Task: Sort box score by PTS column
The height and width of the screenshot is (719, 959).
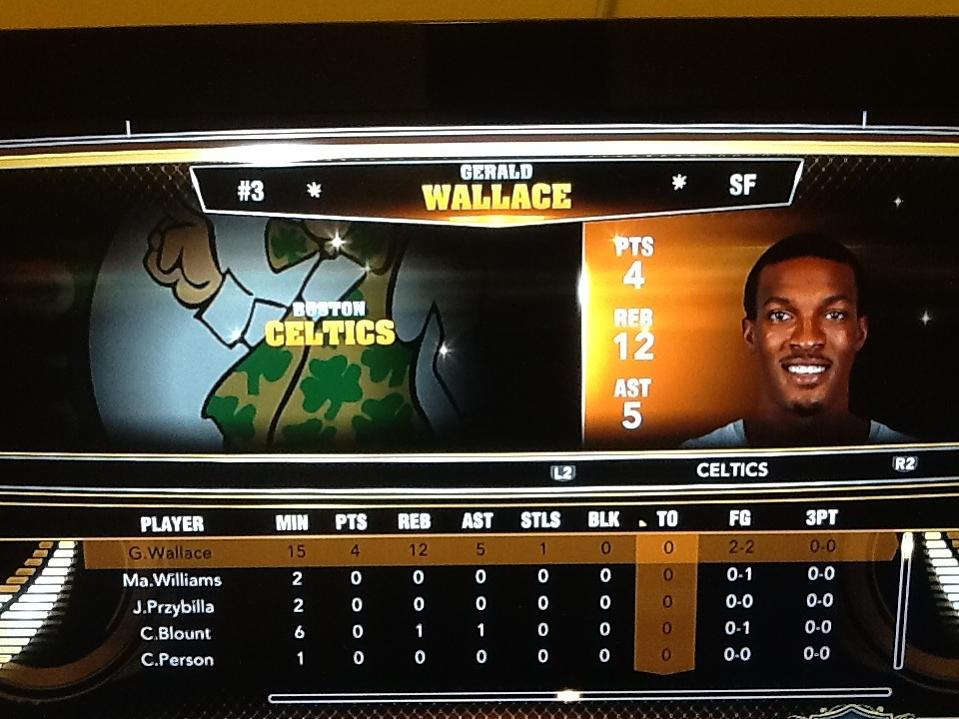Action: [x=351, y=521]
